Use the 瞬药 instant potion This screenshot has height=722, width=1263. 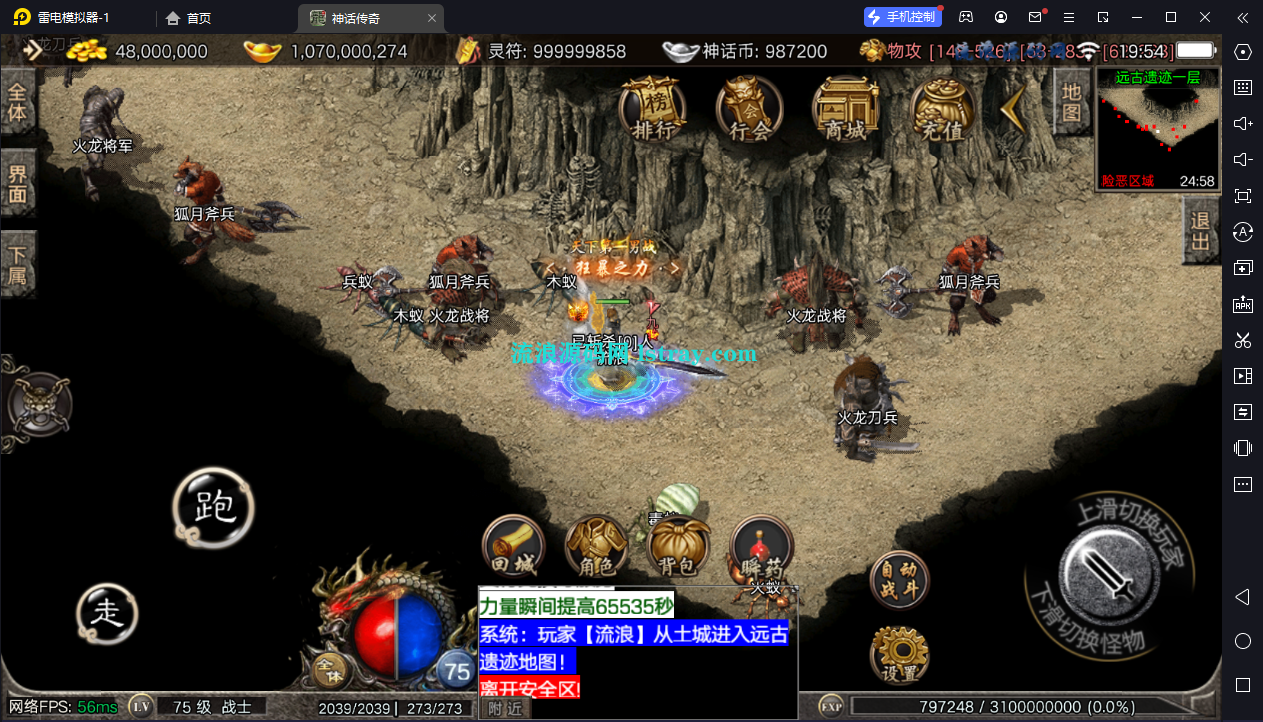[x=762, y=549]
